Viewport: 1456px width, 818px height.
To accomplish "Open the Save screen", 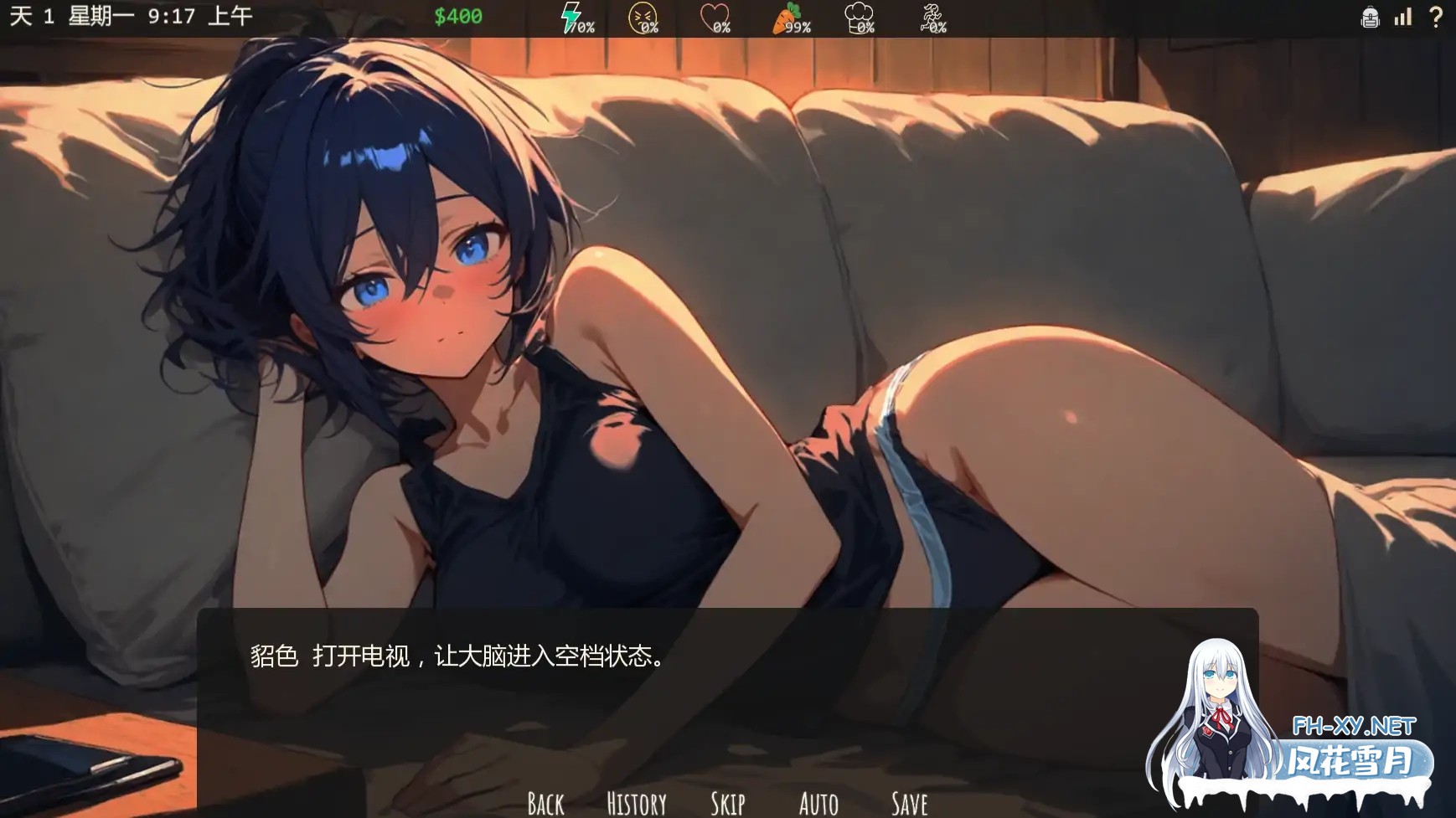I will click(x=909, y=802).
